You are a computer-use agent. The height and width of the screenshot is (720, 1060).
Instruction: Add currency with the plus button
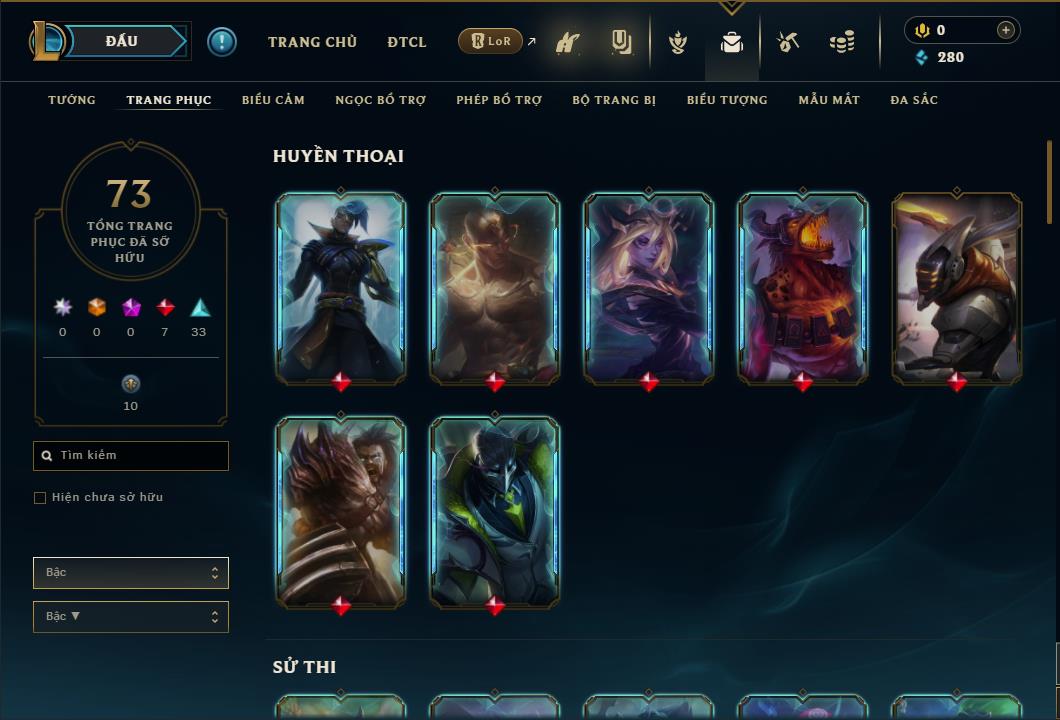point(1005,30)
